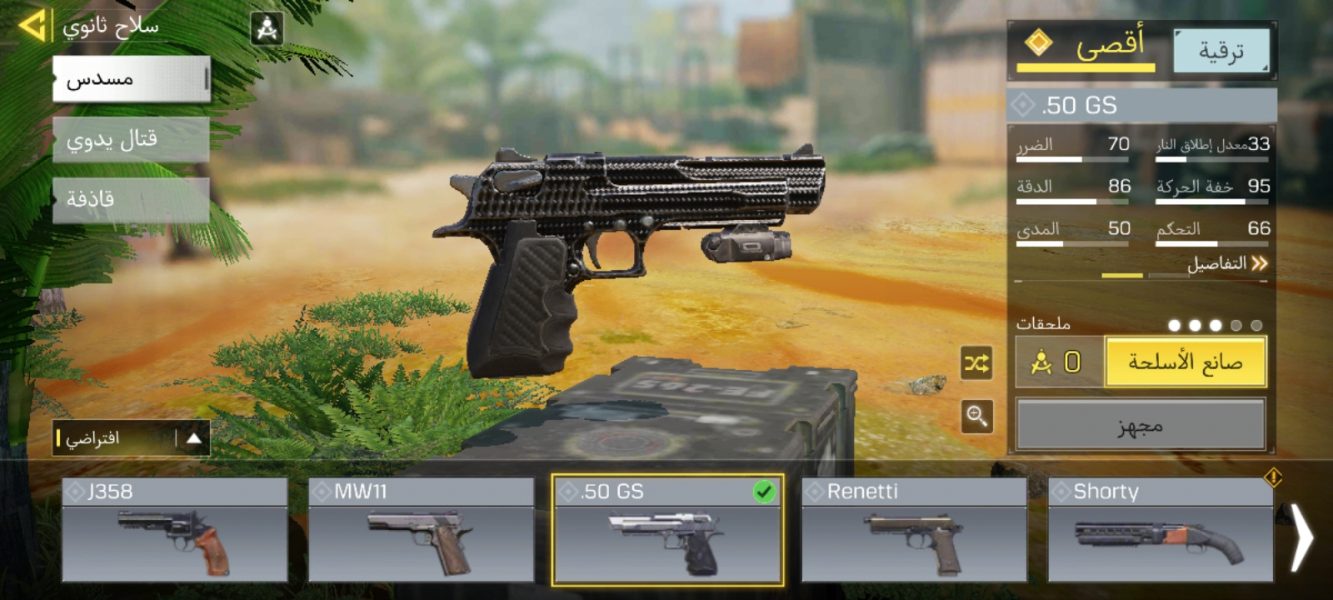The width and height of the screenshot is (1333, 600).
Task: Choose the Renetti pistol
Action: pos(914,530)
